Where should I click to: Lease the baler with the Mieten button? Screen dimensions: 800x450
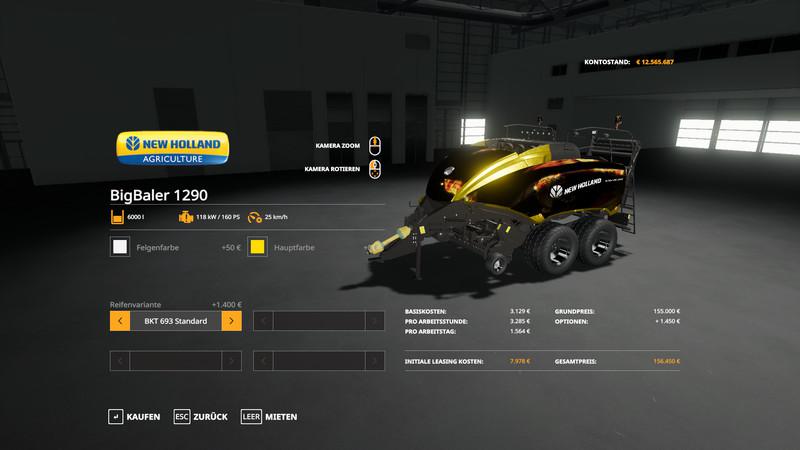270,416
